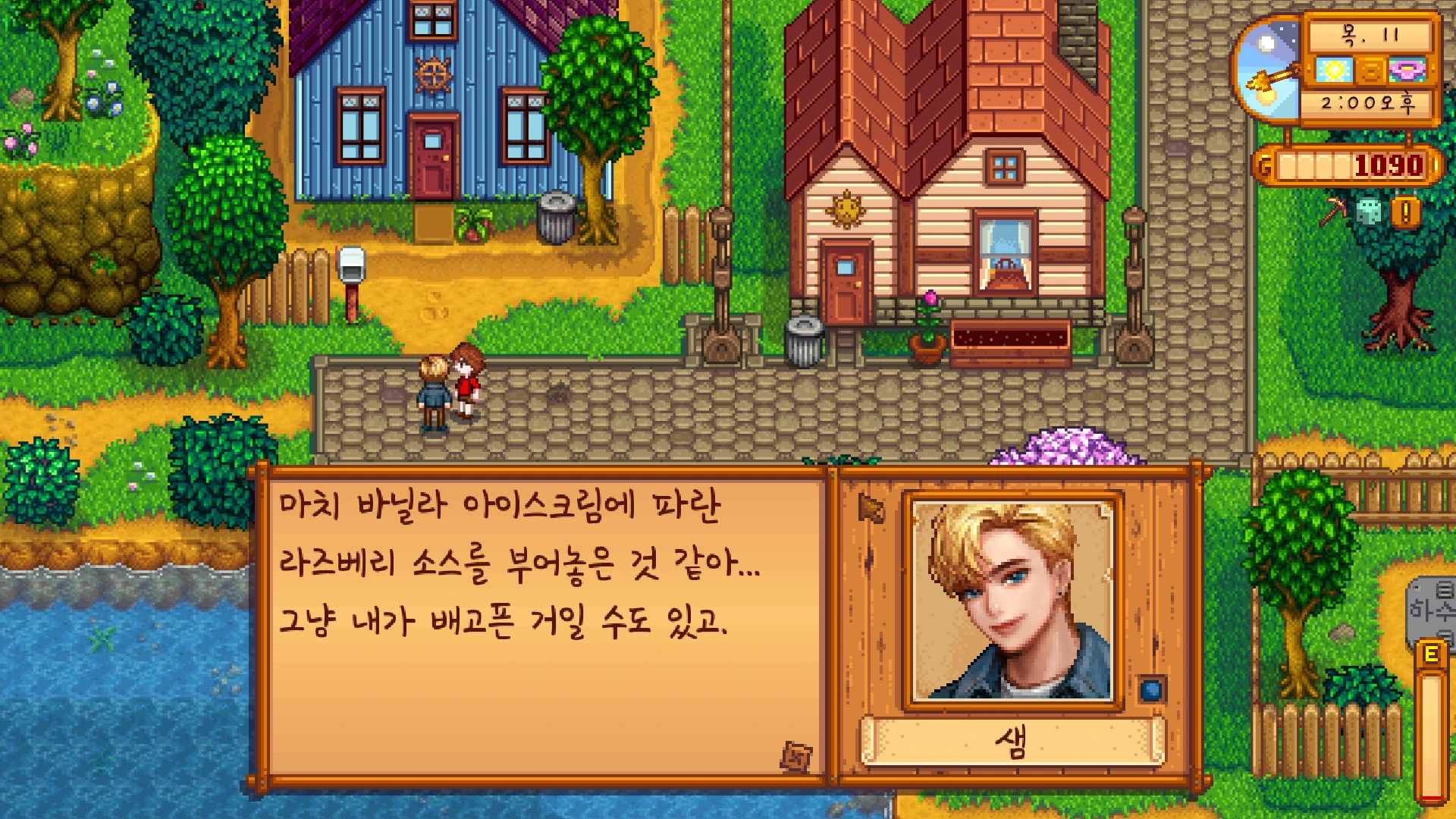The height and width of the screenshot is (819, 1456).
Task: Advance Sam's dialogue by clicking the text box
Action: coord(543,622)
